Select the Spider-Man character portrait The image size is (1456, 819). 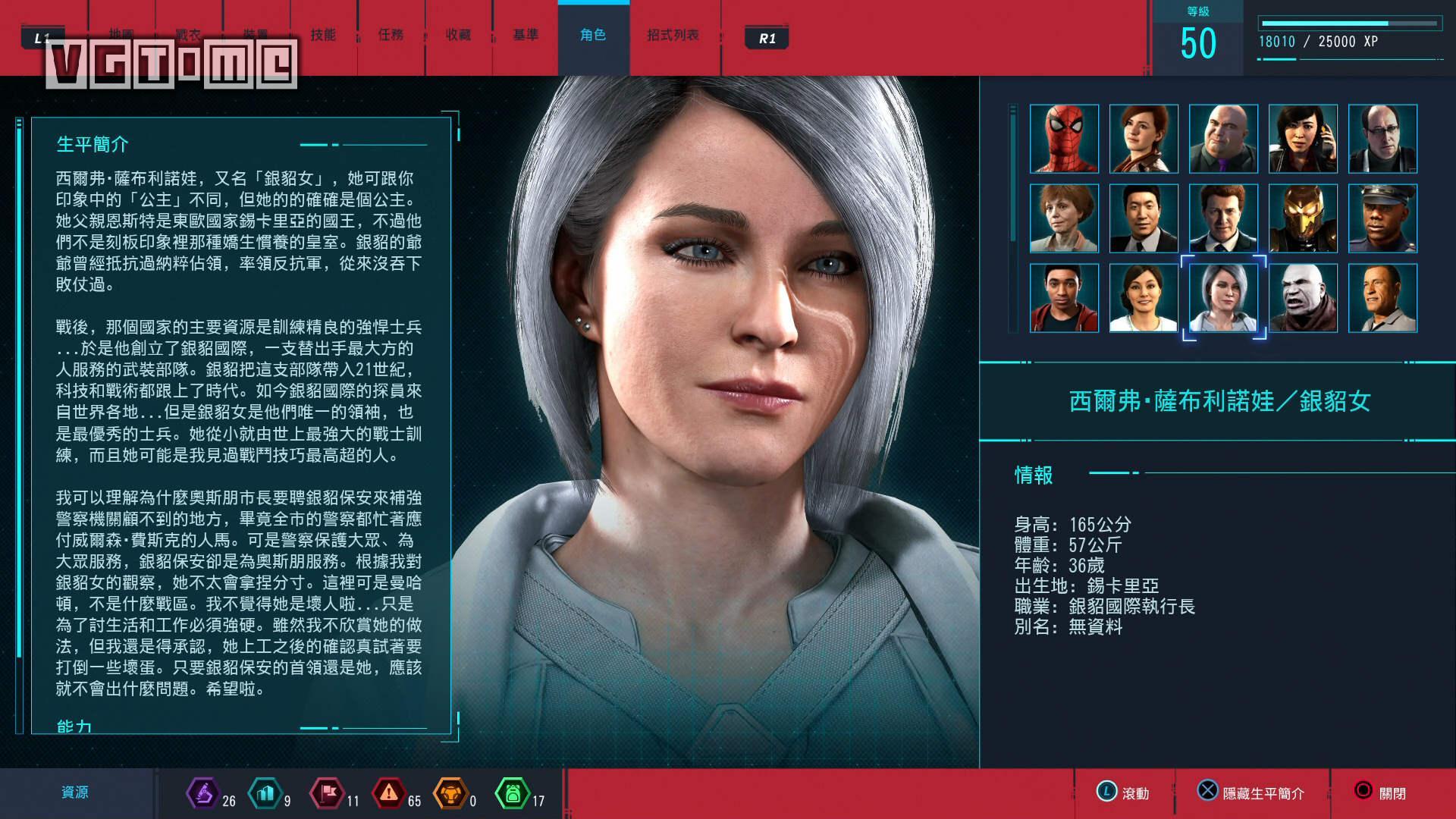click(x=1064, y=137)
